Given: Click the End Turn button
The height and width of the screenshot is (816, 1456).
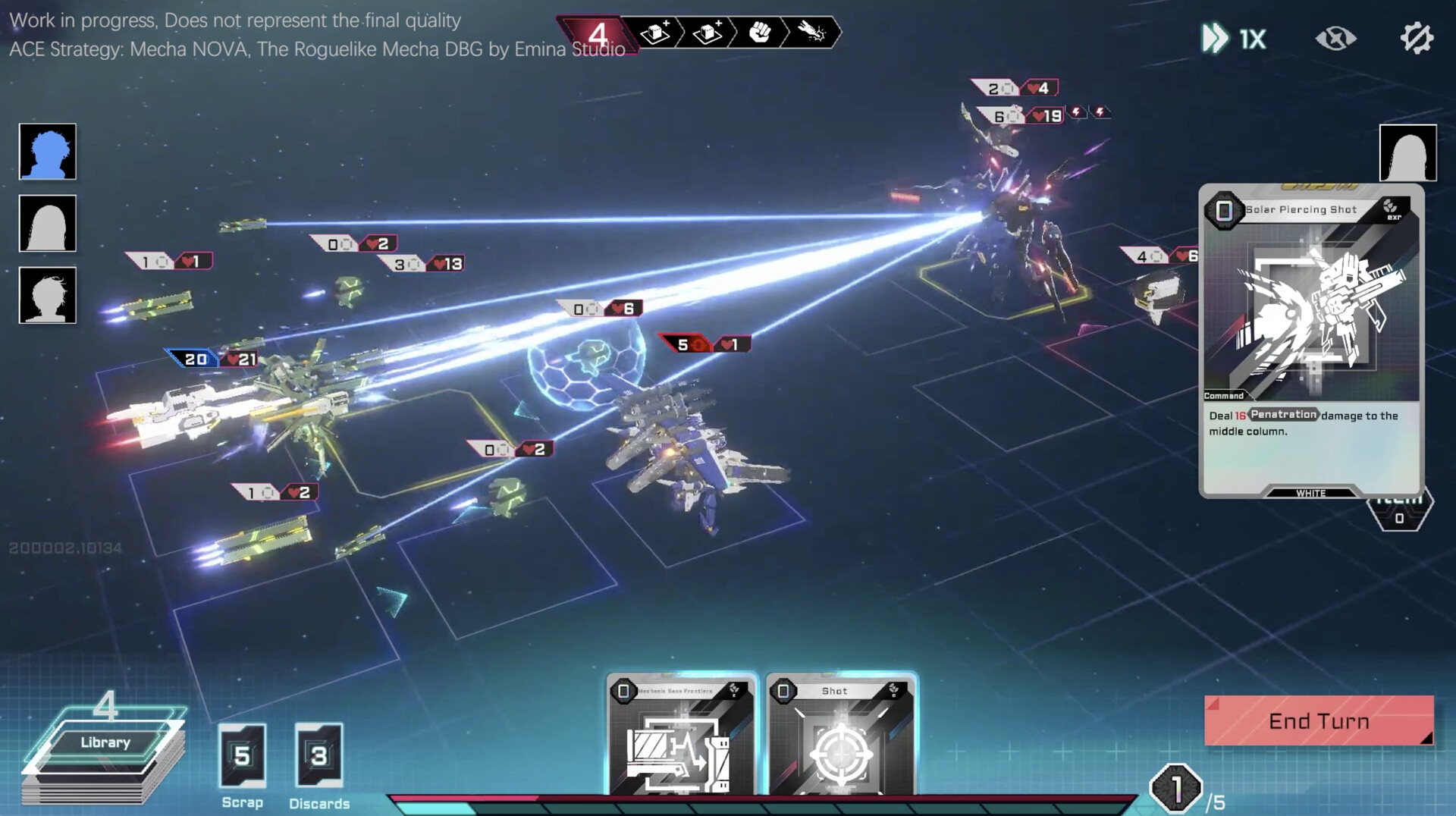Looking at the screenshot, I should [1318, 721].
